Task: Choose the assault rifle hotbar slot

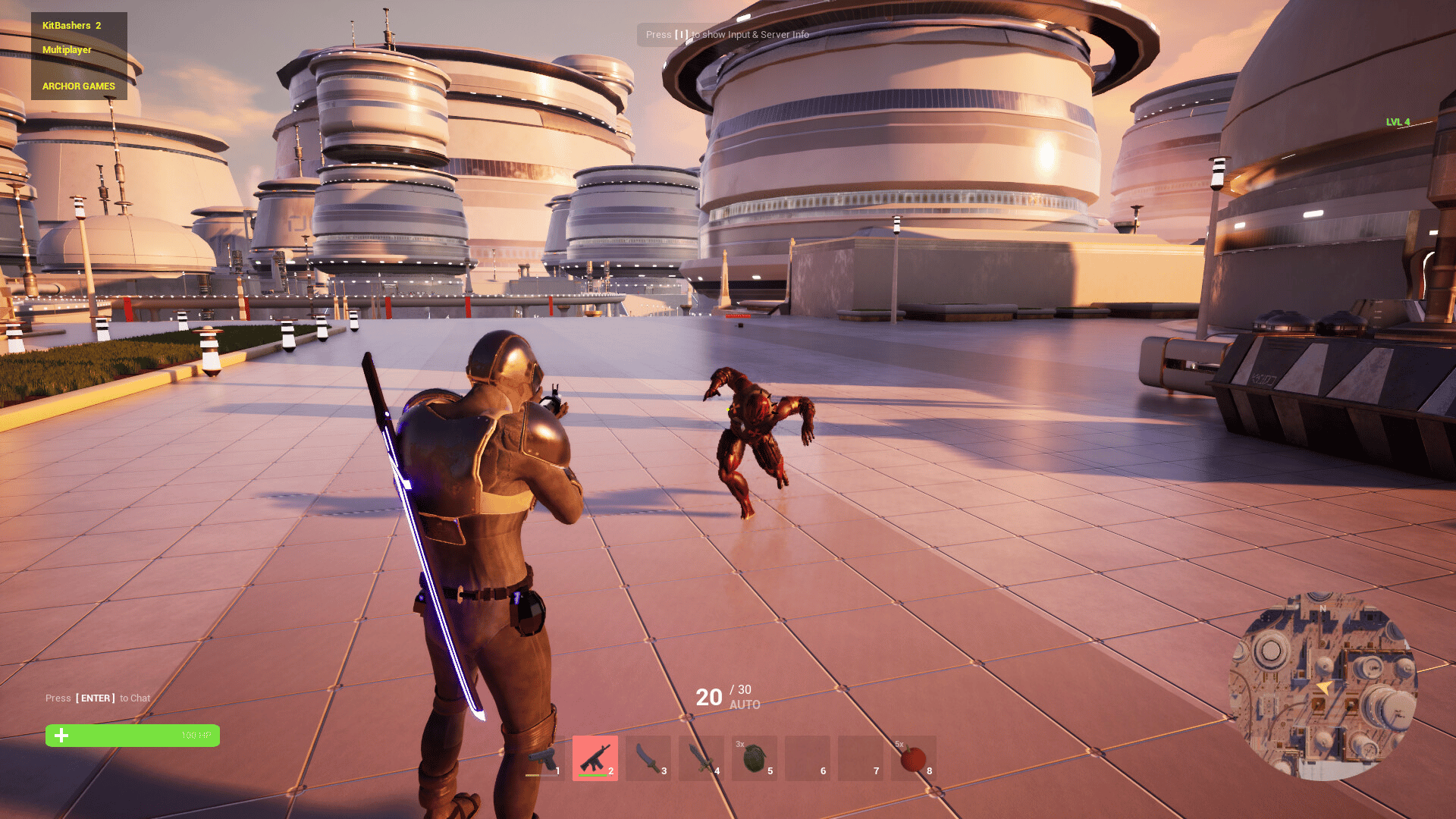Action: click(x=595, y=758)
